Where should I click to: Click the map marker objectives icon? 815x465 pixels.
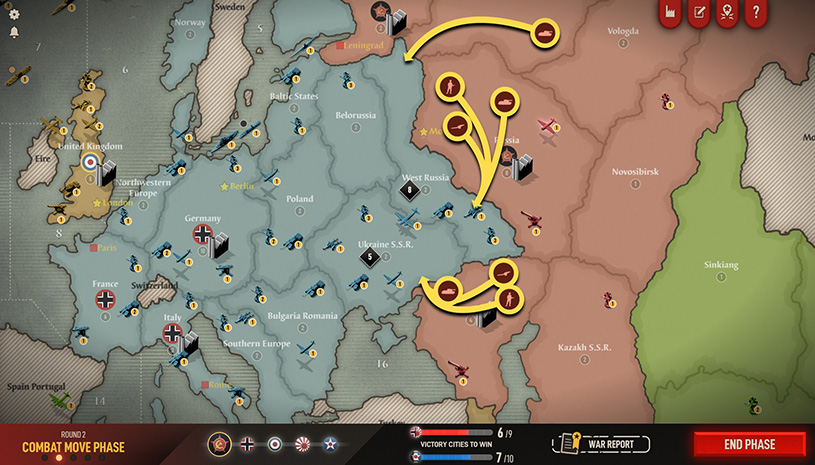(728, 13)
